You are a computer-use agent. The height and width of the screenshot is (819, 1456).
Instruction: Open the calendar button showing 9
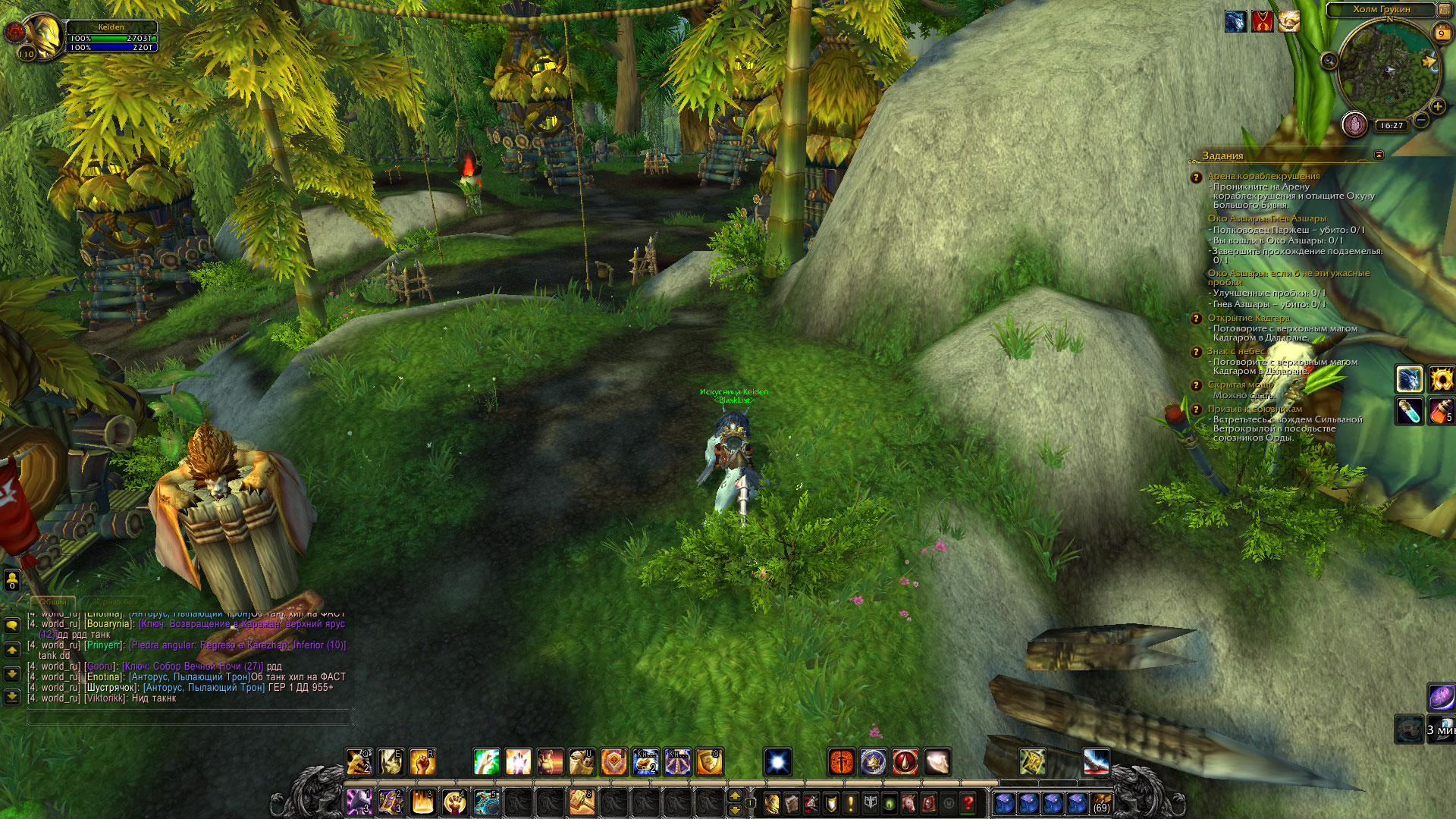[x=1442, y=33]
